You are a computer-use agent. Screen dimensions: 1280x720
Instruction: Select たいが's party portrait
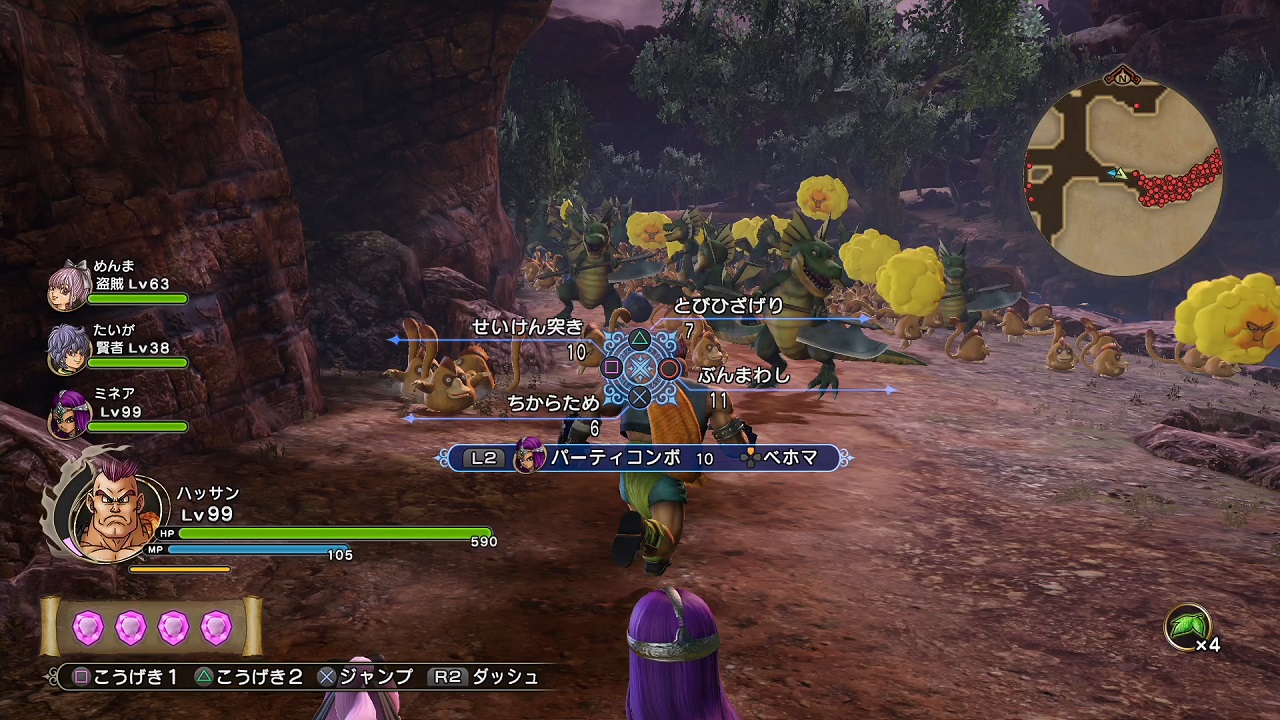[x=68, y=348]
